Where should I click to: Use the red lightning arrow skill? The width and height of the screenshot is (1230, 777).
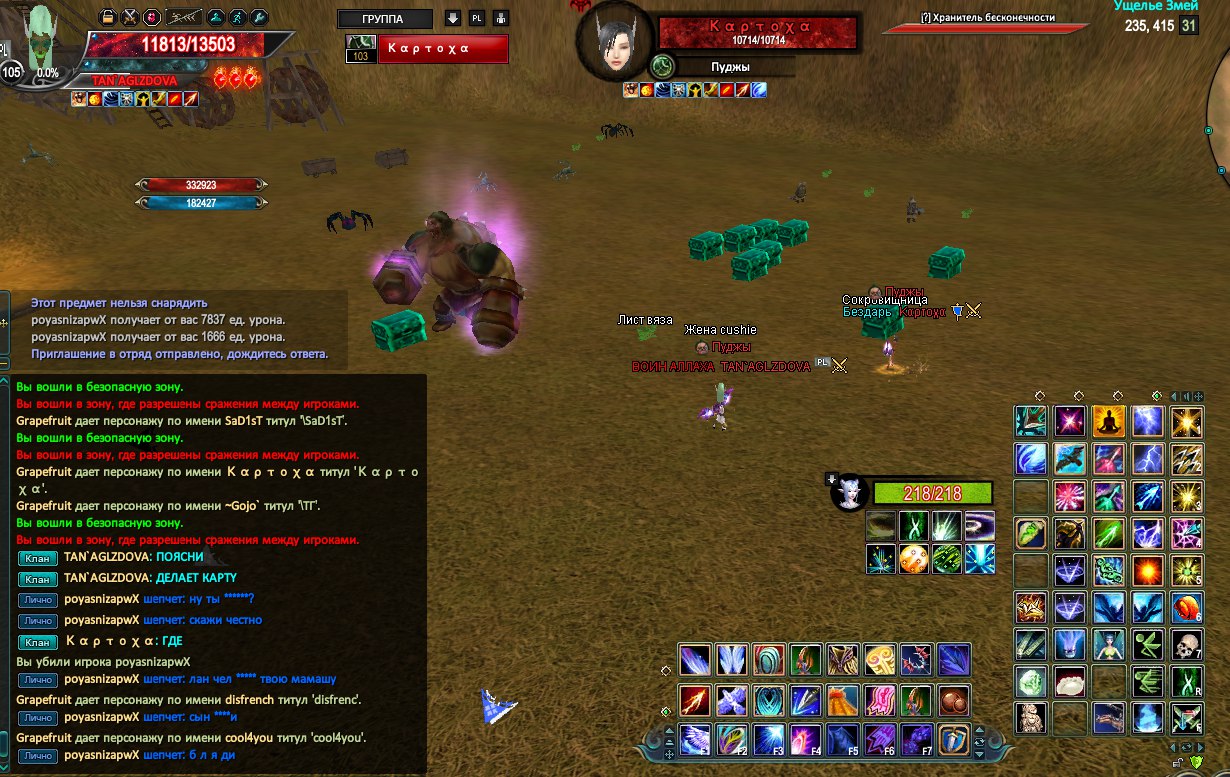tap(695, 699)
